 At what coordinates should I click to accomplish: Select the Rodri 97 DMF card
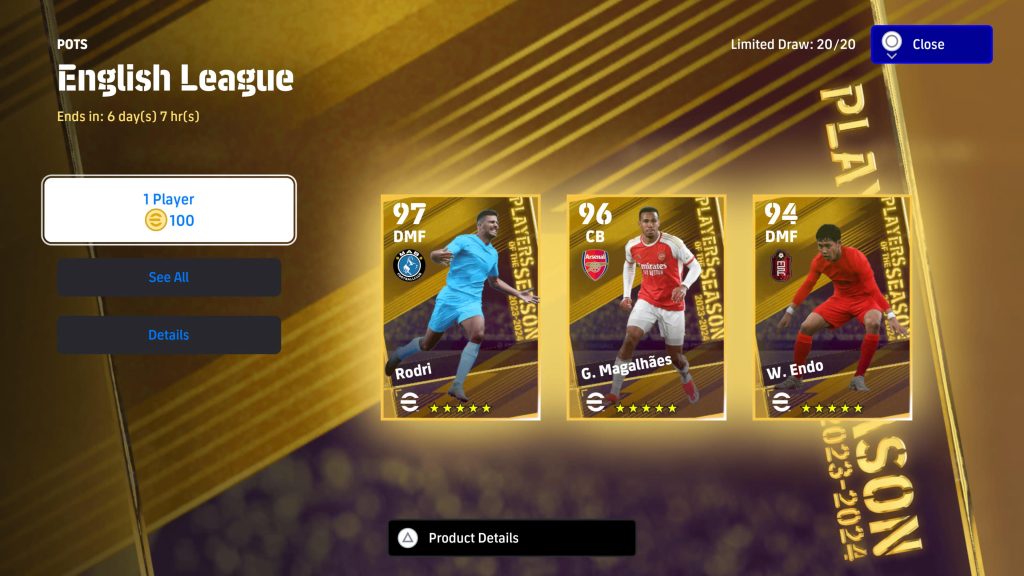pos(460,307)
